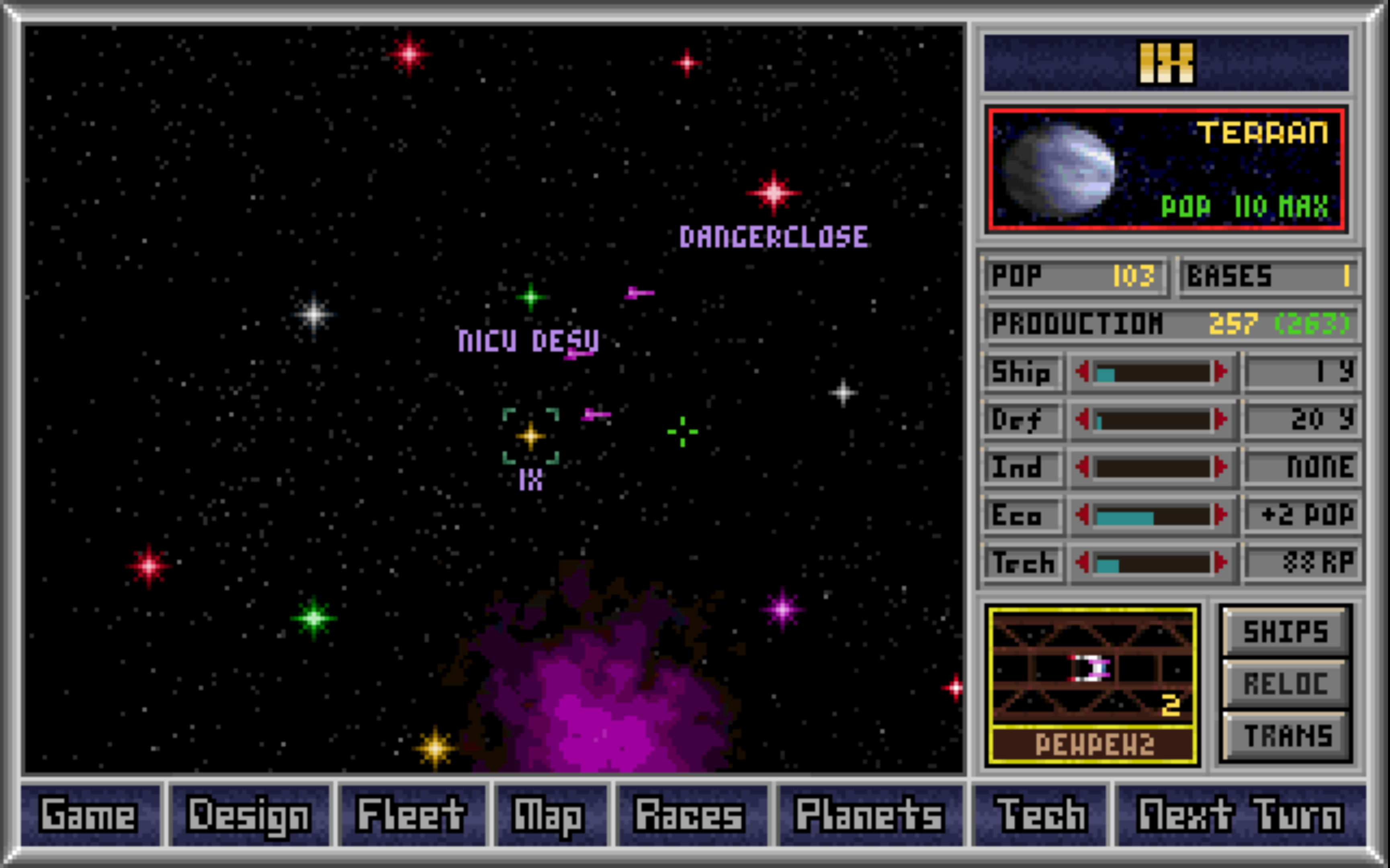
Task: Open the Planets list
Action: point(869,815)
